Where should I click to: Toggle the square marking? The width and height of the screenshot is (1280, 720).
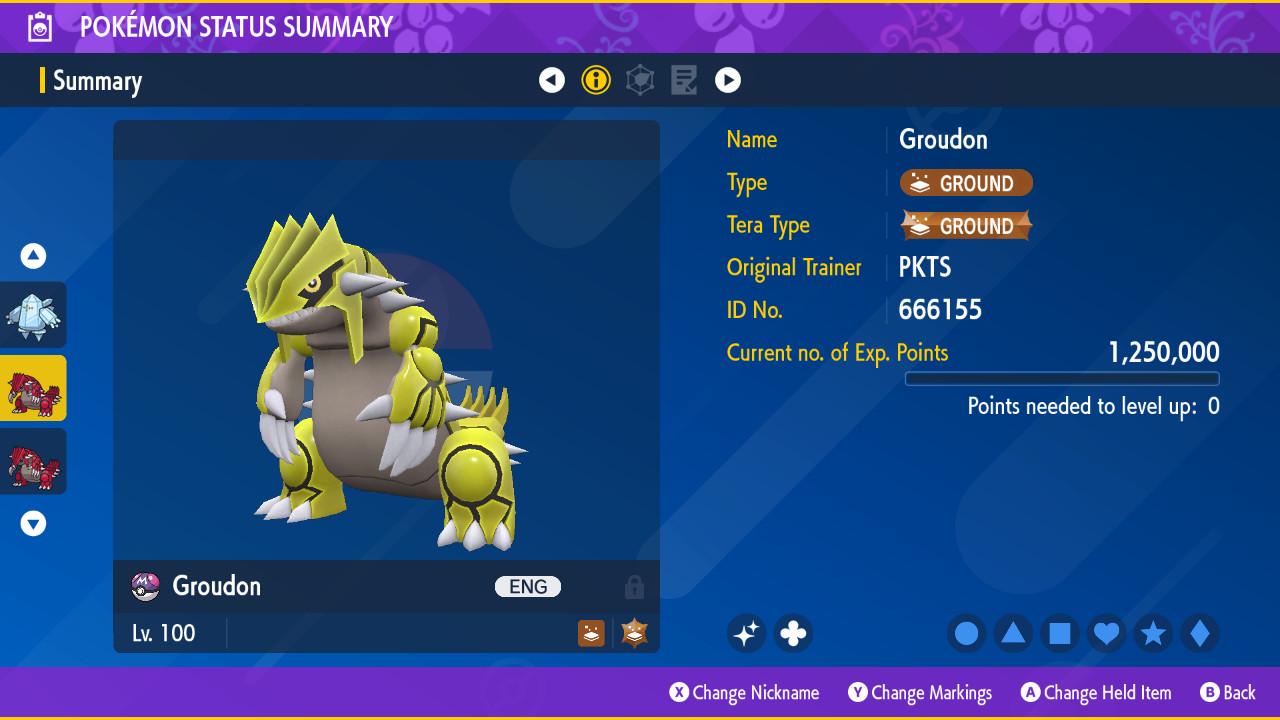point(1060,633)
